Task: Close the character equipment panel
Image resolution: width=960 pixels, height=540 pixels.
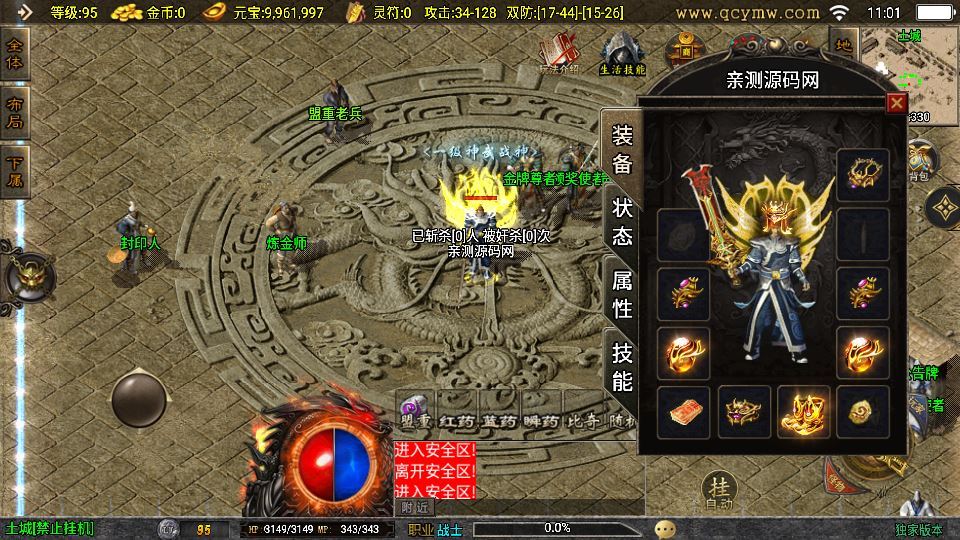Action: [x=896, y=102]
